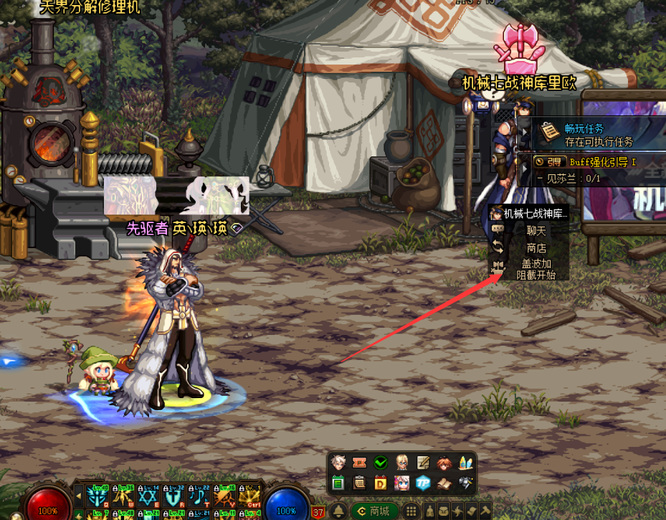Viewport: 666px width, 520px height.
Task: Open the 商城 mall button
Action: pyautogui.click(x=374, y=511)
